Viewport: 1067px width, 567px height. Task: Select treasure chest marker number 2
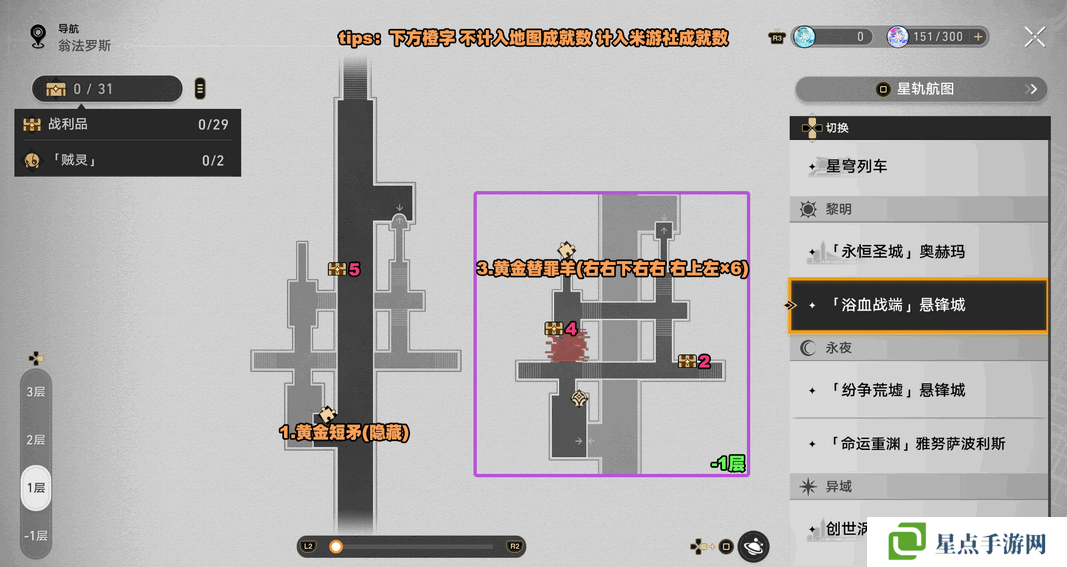pos(688,361)
